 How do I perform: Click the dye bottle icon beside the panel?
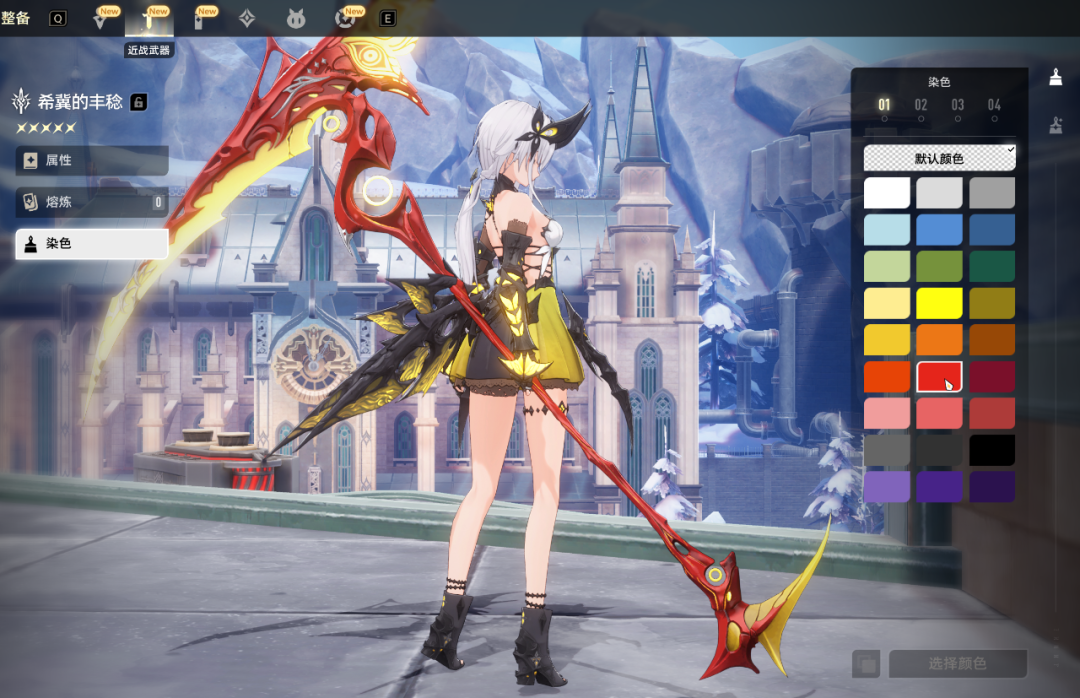coord(1055,77)
